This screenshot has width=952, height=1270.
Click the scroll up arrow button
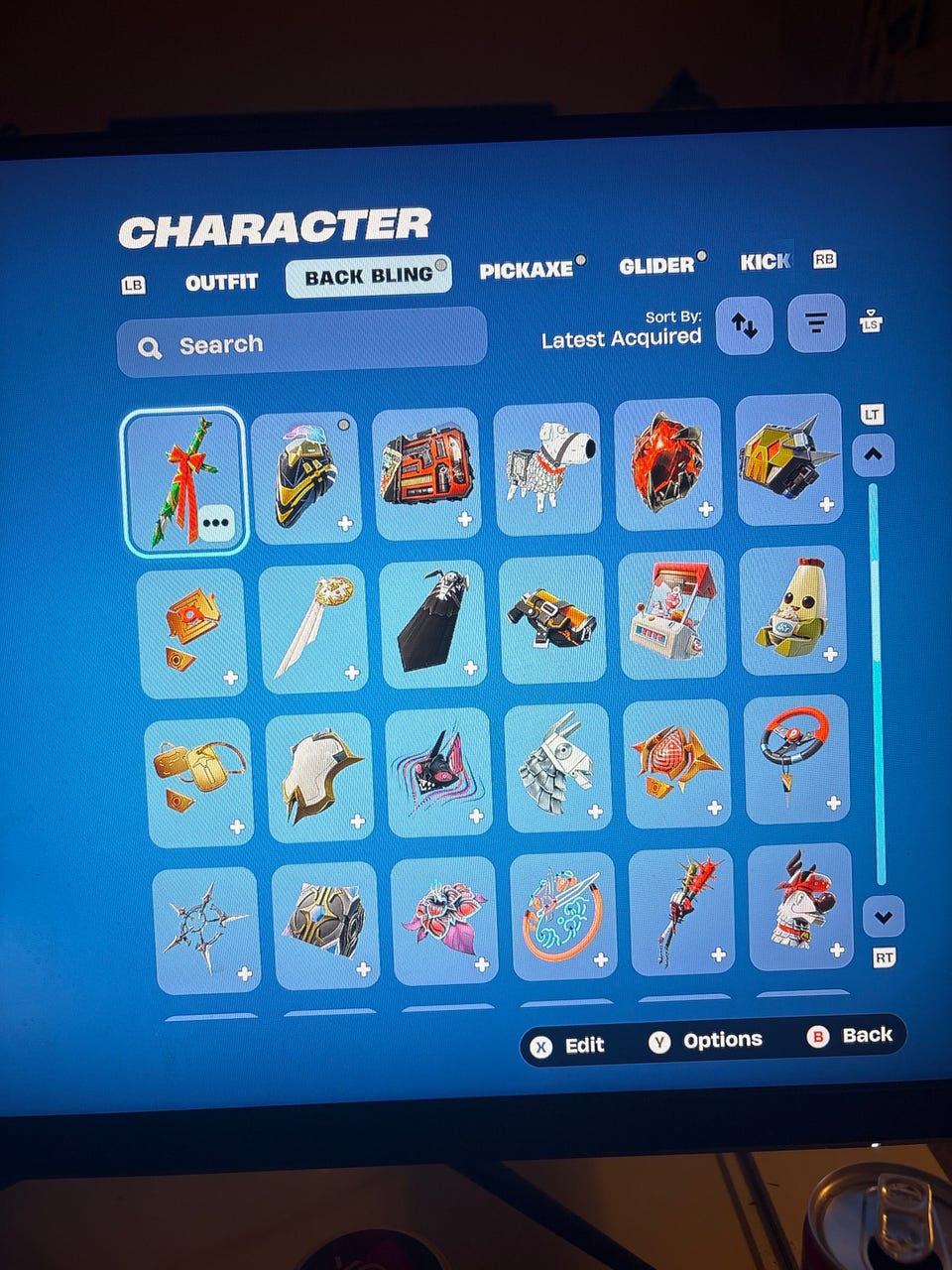873,455
